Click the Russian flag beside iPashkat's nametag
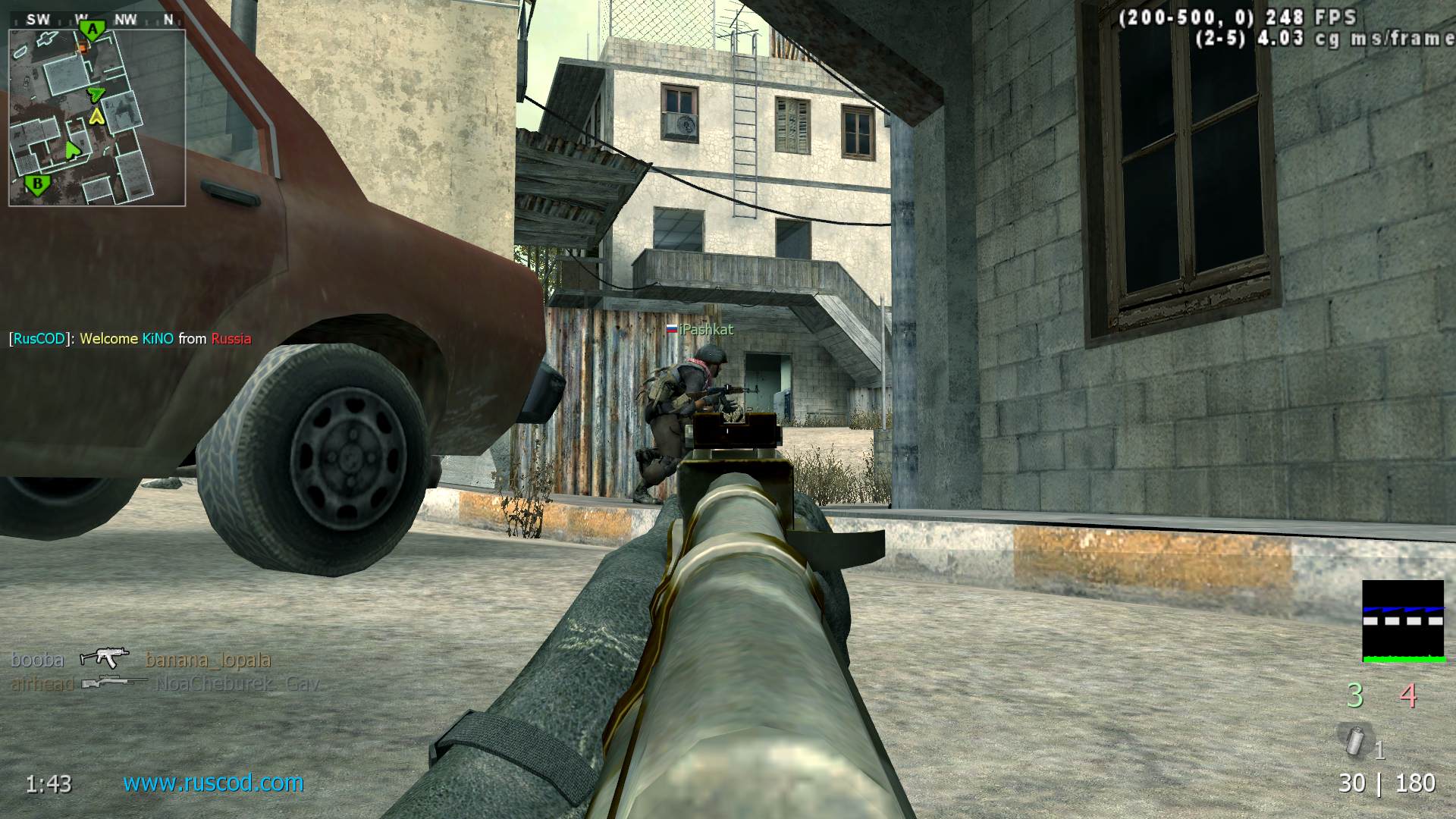1456x819 pixels. (x=672, y=330)
